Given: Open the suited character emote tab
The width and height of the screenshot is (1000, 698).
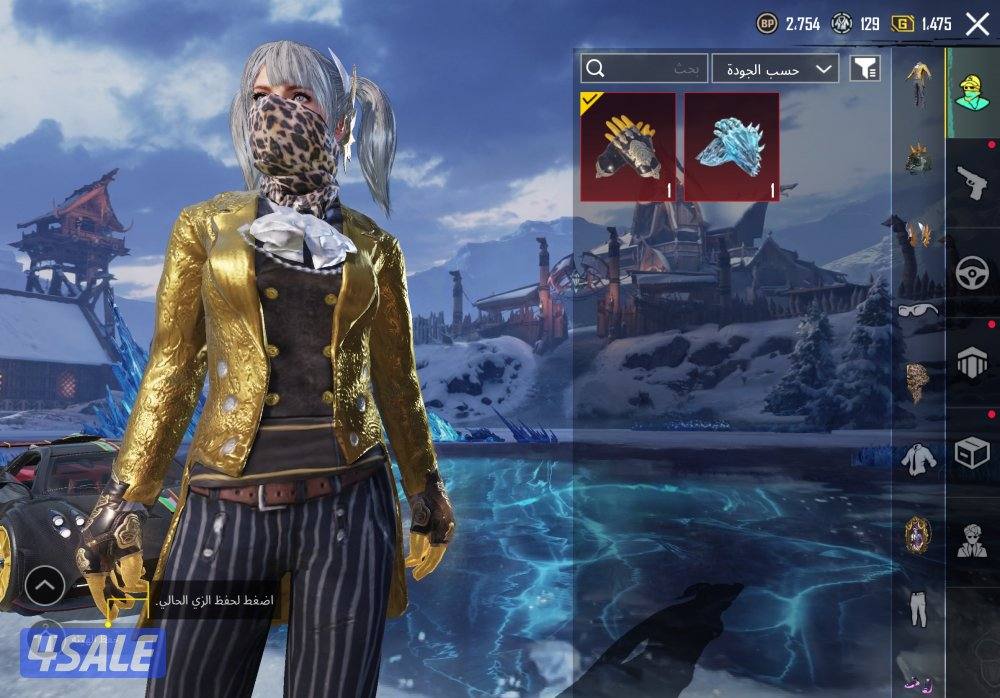Looking at the screenshot, I should (972, 541).
